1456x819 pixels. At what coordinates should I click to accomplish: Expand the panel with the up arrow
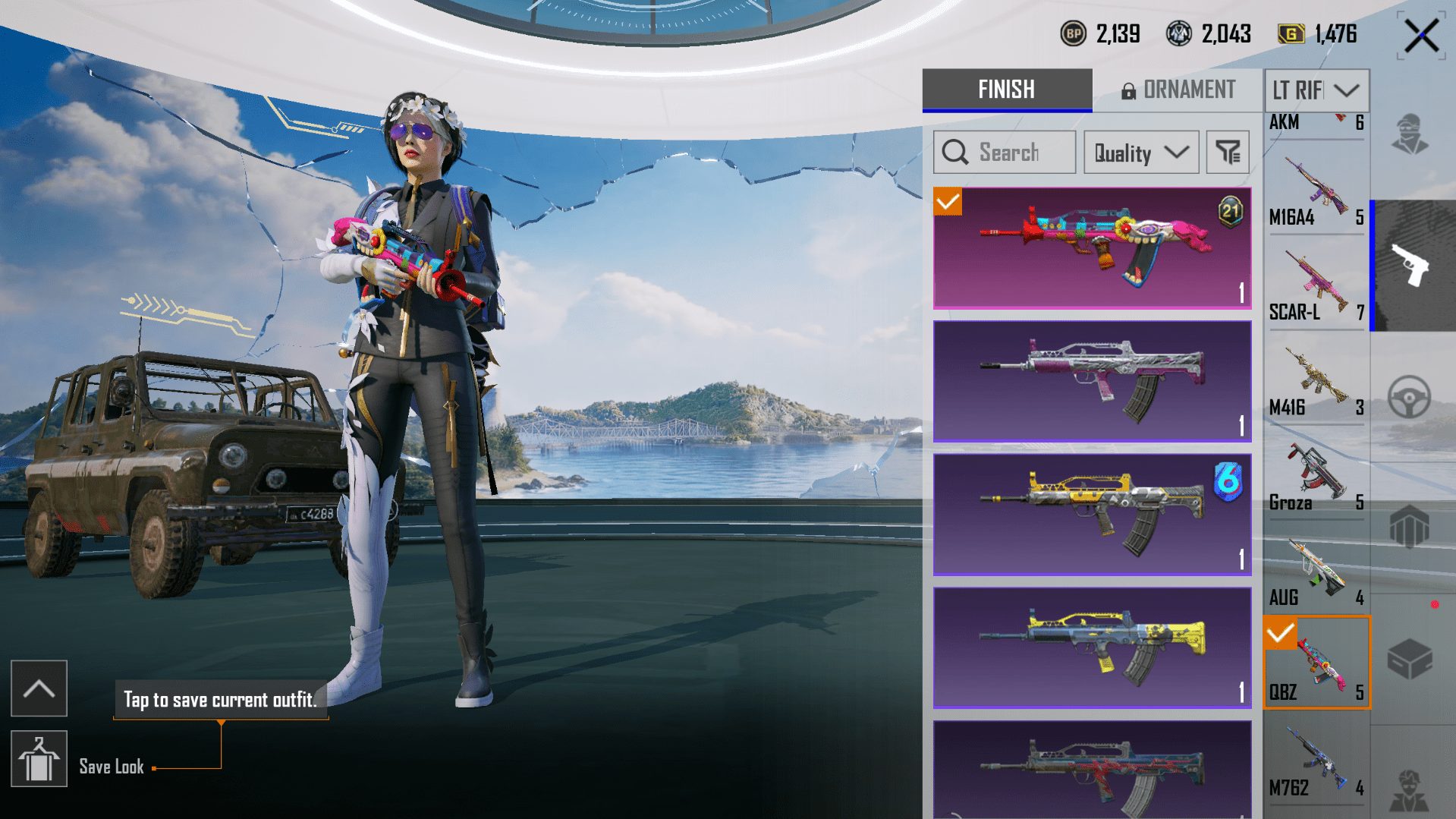[x=39, y=688]
